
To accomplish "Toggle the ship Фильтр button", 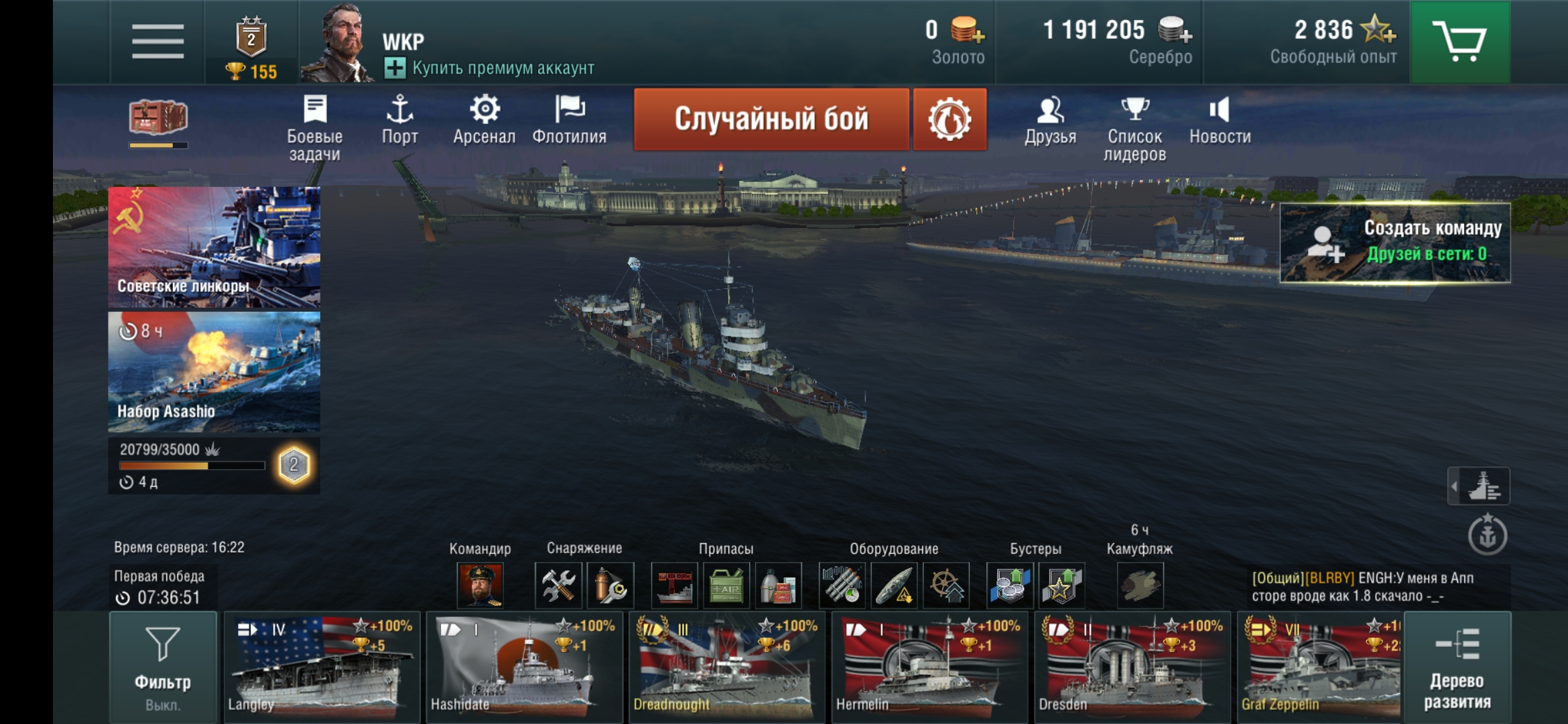I will 163,666.
